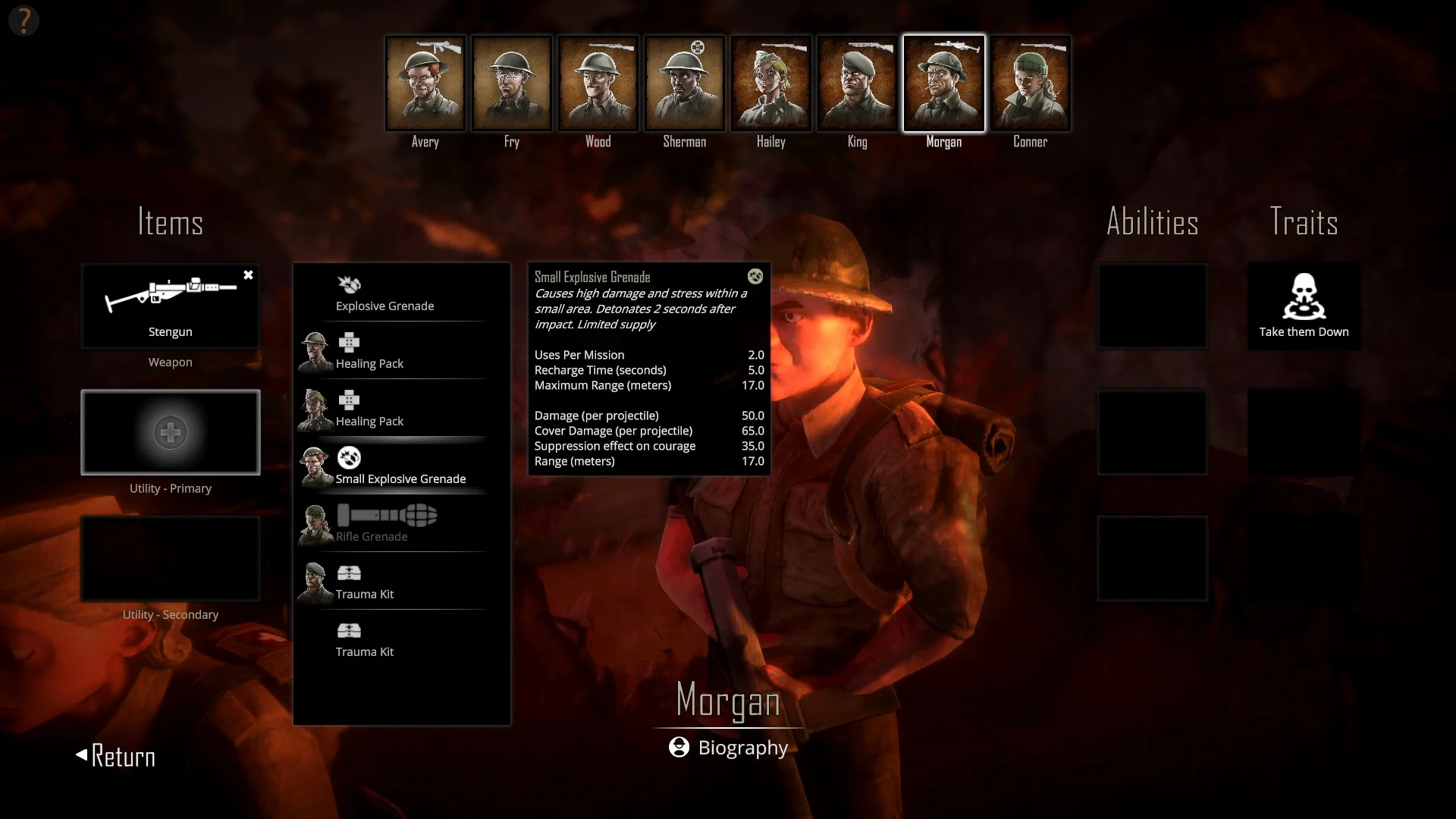Choose Explosive Grenade from the item list
Viewport: 1456px width, 819px height.
385,294
